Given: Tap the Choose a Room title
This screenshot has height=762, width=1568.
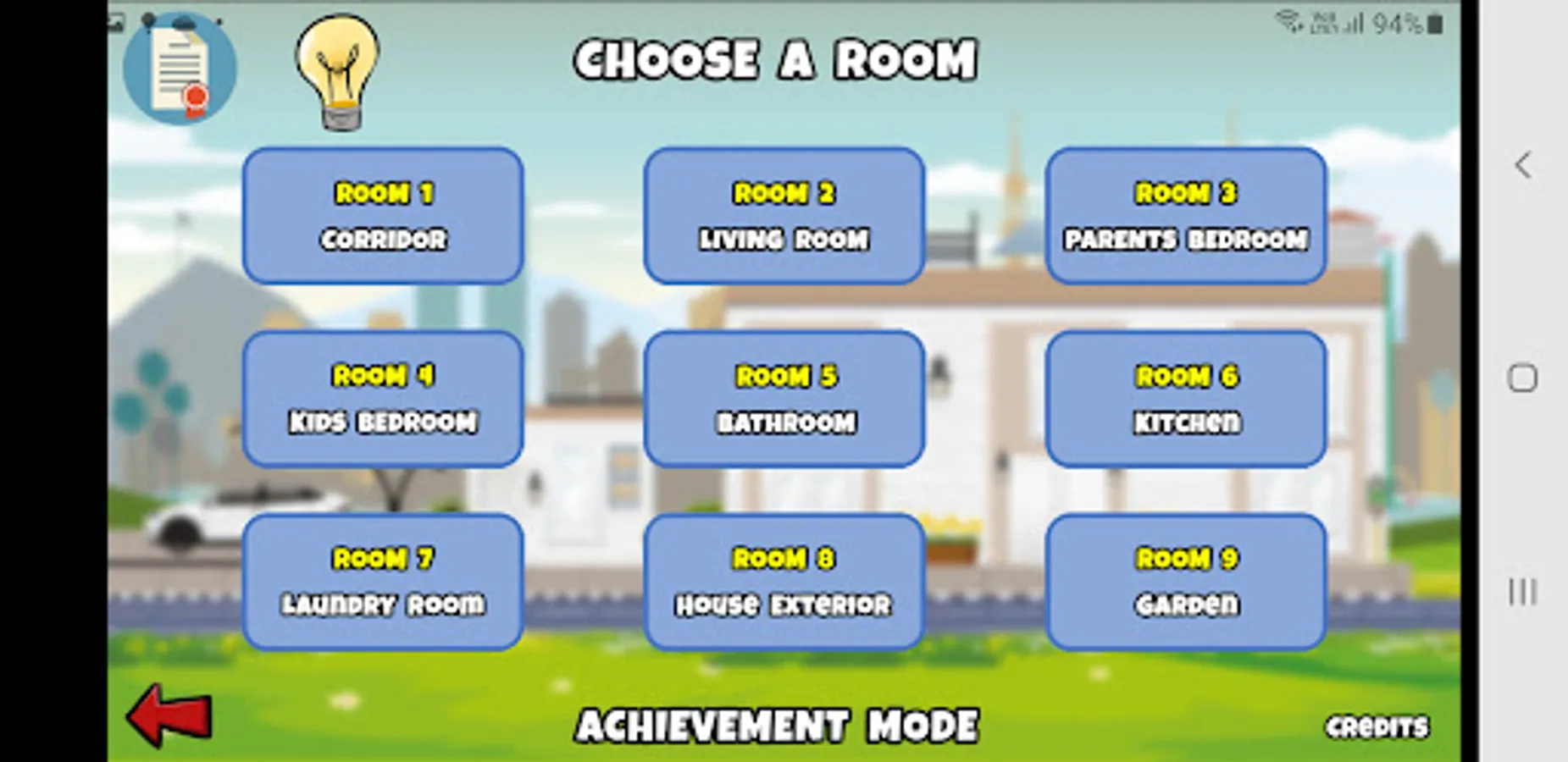Looking at the screenshot, I should tap(774, 58).
